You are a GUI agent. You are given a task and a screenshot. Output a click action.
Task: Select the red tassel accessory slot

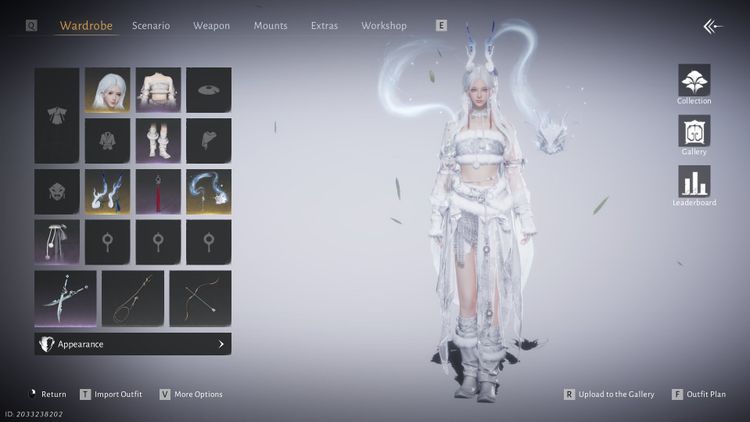point(158,191)
